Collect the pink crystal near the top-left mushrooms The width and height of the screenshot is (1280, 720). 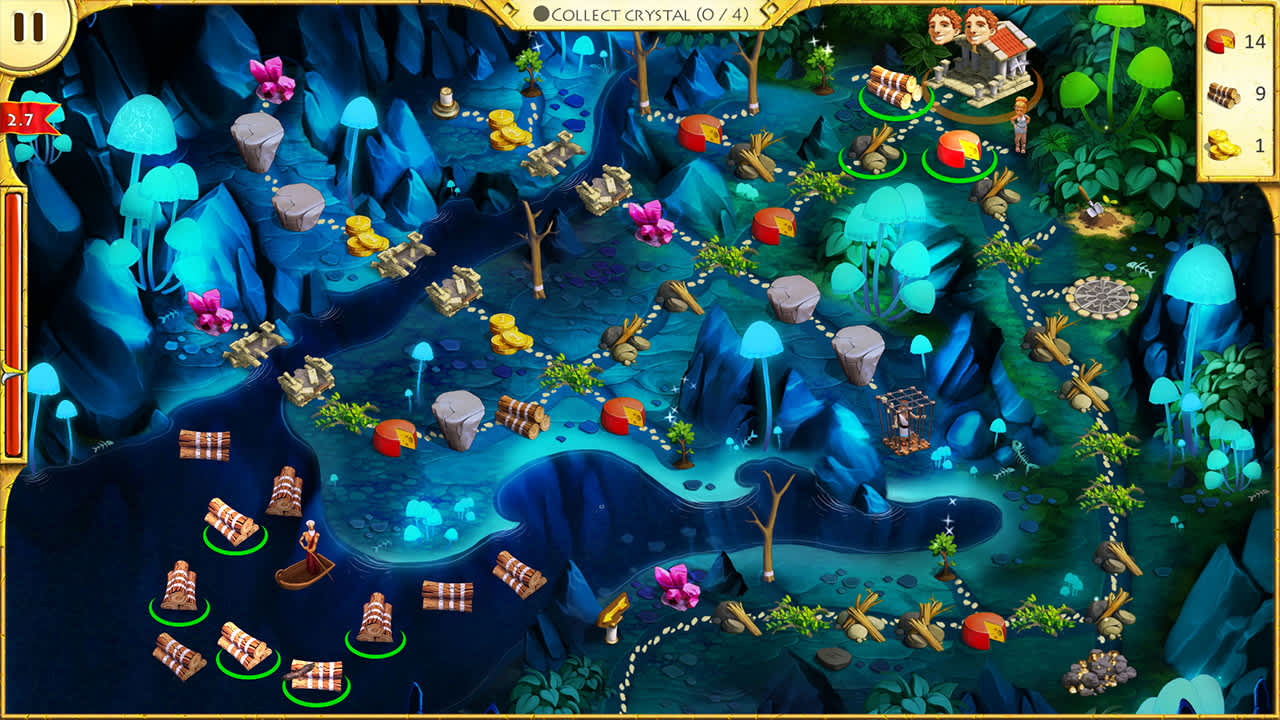(270, 80)
